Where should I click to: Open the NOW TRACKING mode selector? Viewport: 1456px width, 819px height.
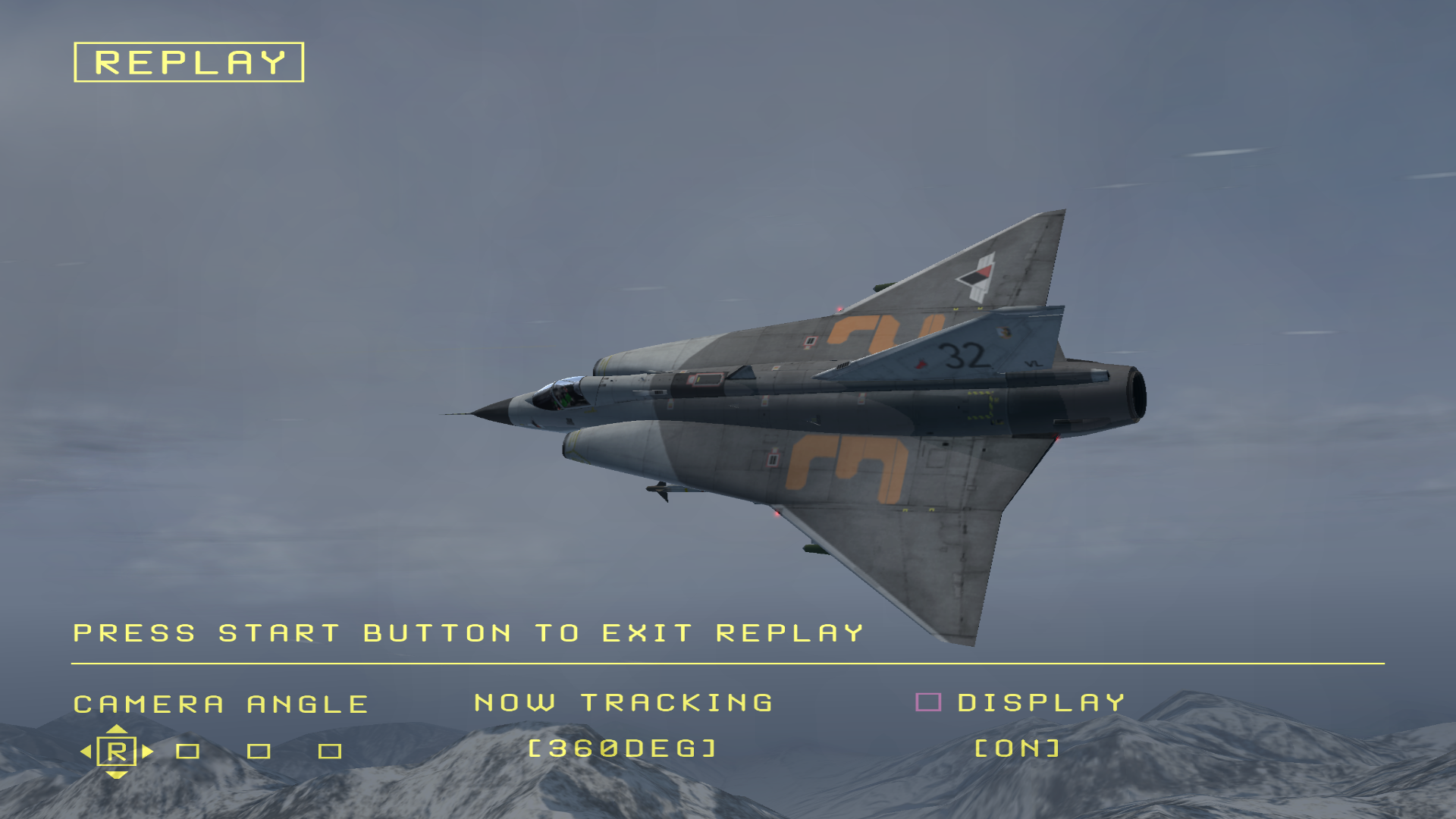[622, 701]
